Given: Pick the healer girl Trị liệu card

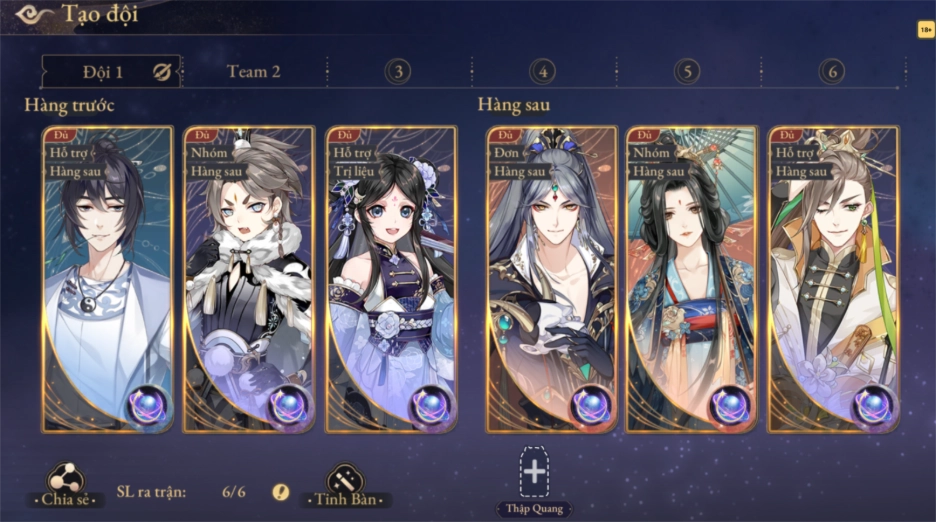Looking at the screenshot, I should (391, 280).
